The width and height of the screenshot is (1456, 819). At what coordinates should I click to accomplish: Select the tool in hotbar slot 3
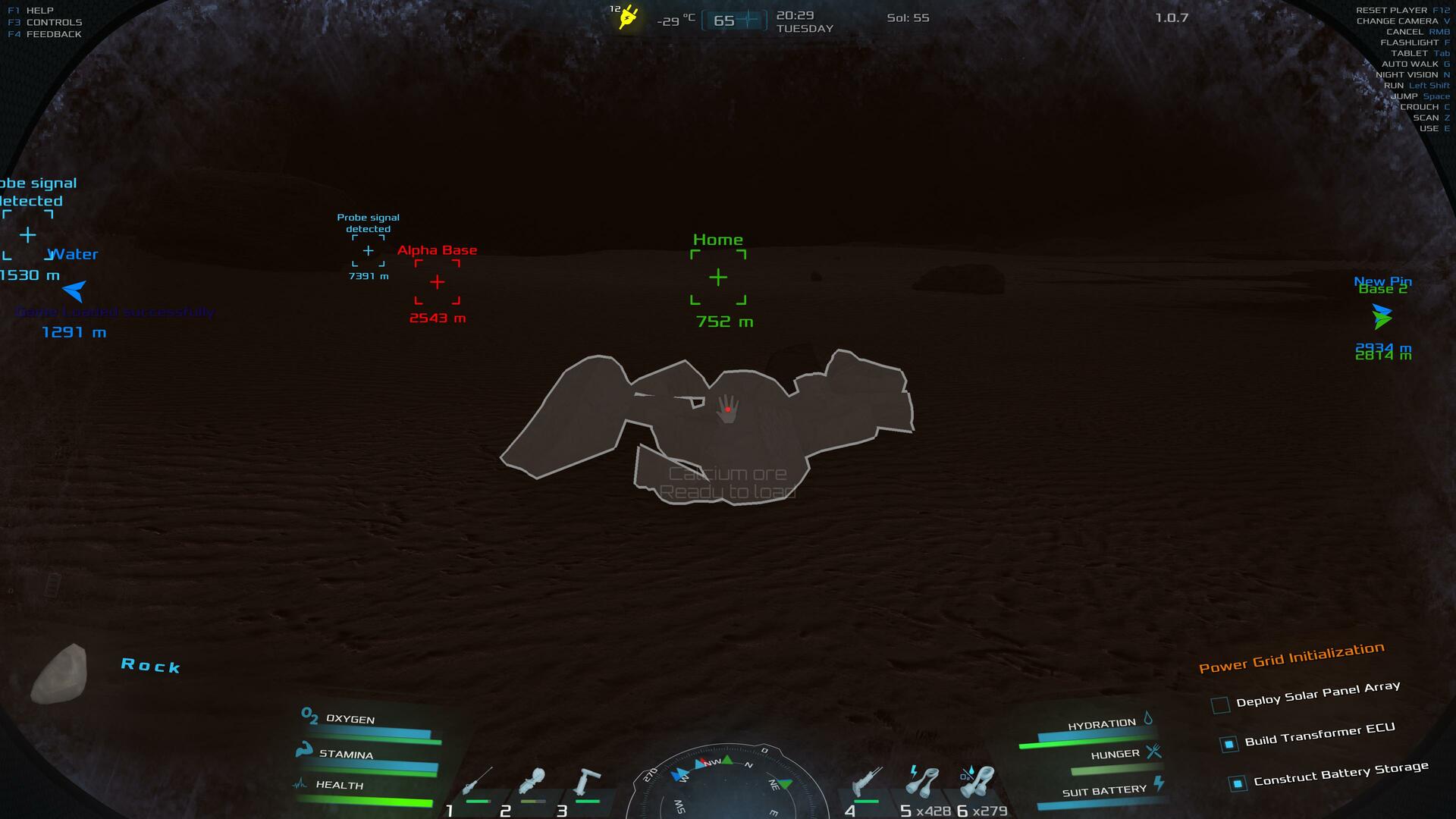pos(586,782)
